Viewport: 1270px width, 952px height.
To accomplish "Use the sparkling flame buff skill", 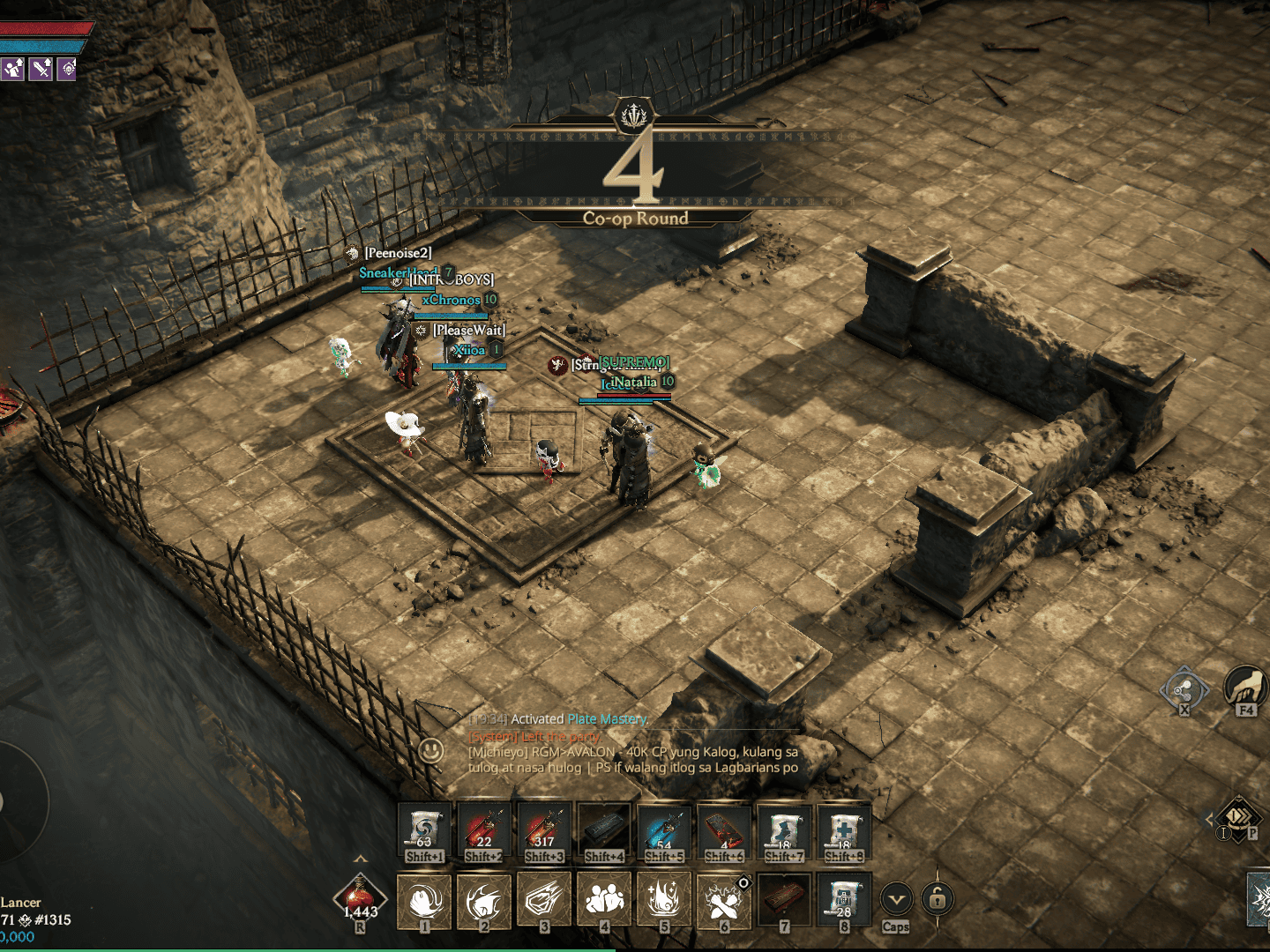I will [x=664, y=901].
